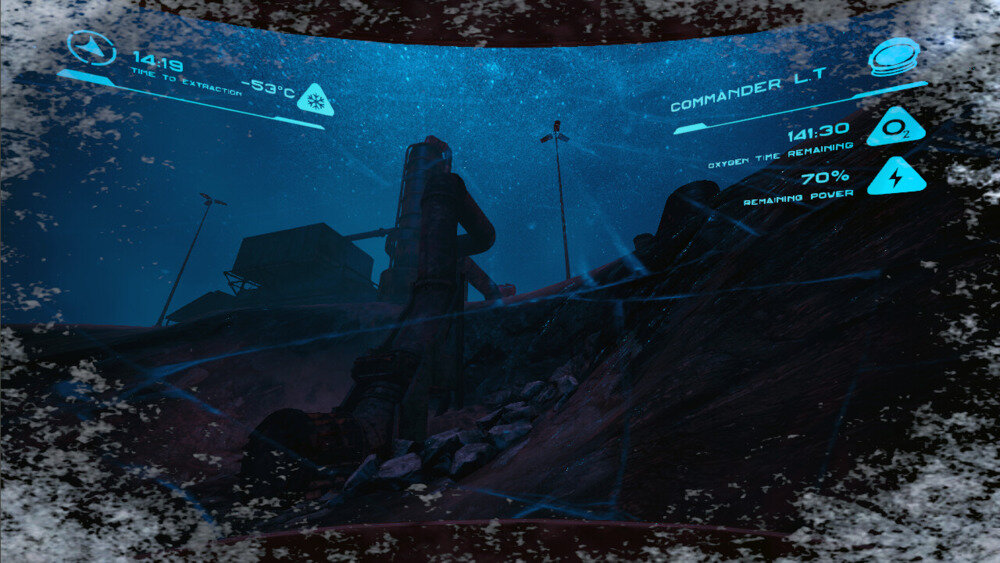Image resolution: width=1000 pixels, height=563 pixels.
Task: Select the snowflake temperature warning triangle
Action: pos(315,101)
